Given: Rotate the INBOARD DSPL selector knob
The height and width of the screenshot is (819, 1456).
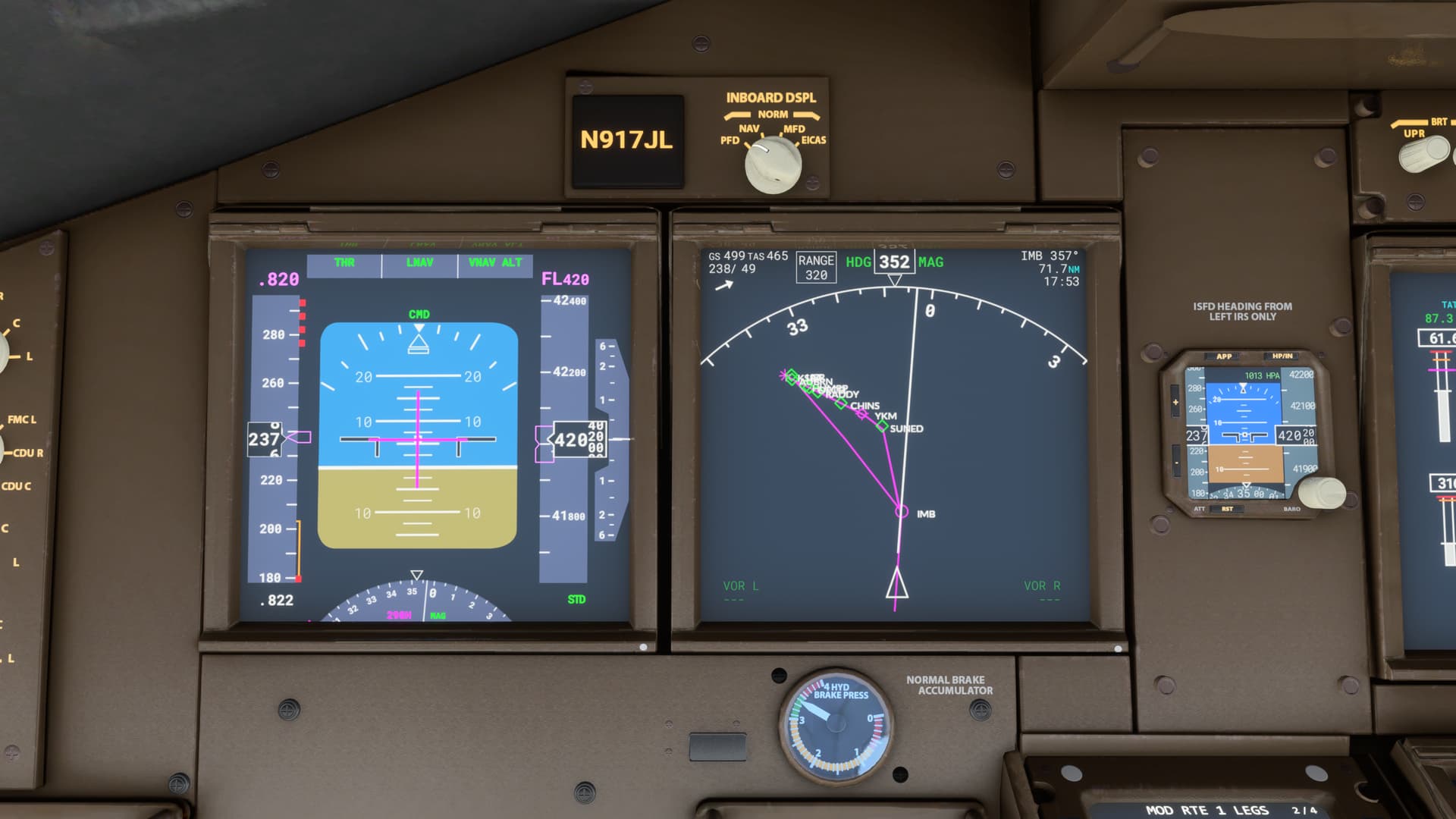Looking at the screenshot, I should pyautogui.click(x=773, y=165).
